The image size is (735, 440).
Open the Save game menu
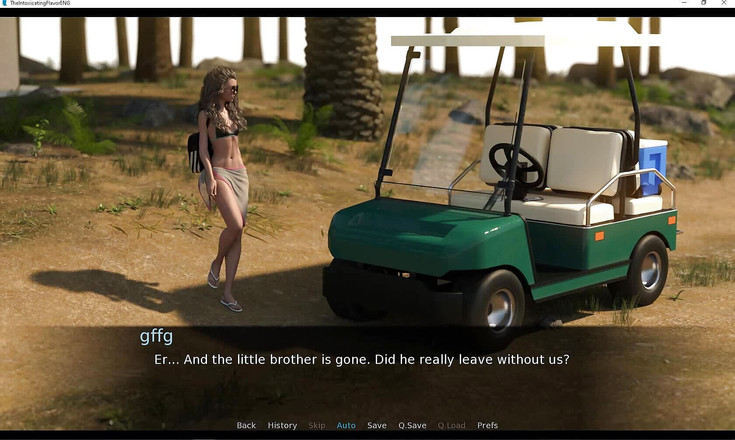pyautogui.click(x=377, y=425)
